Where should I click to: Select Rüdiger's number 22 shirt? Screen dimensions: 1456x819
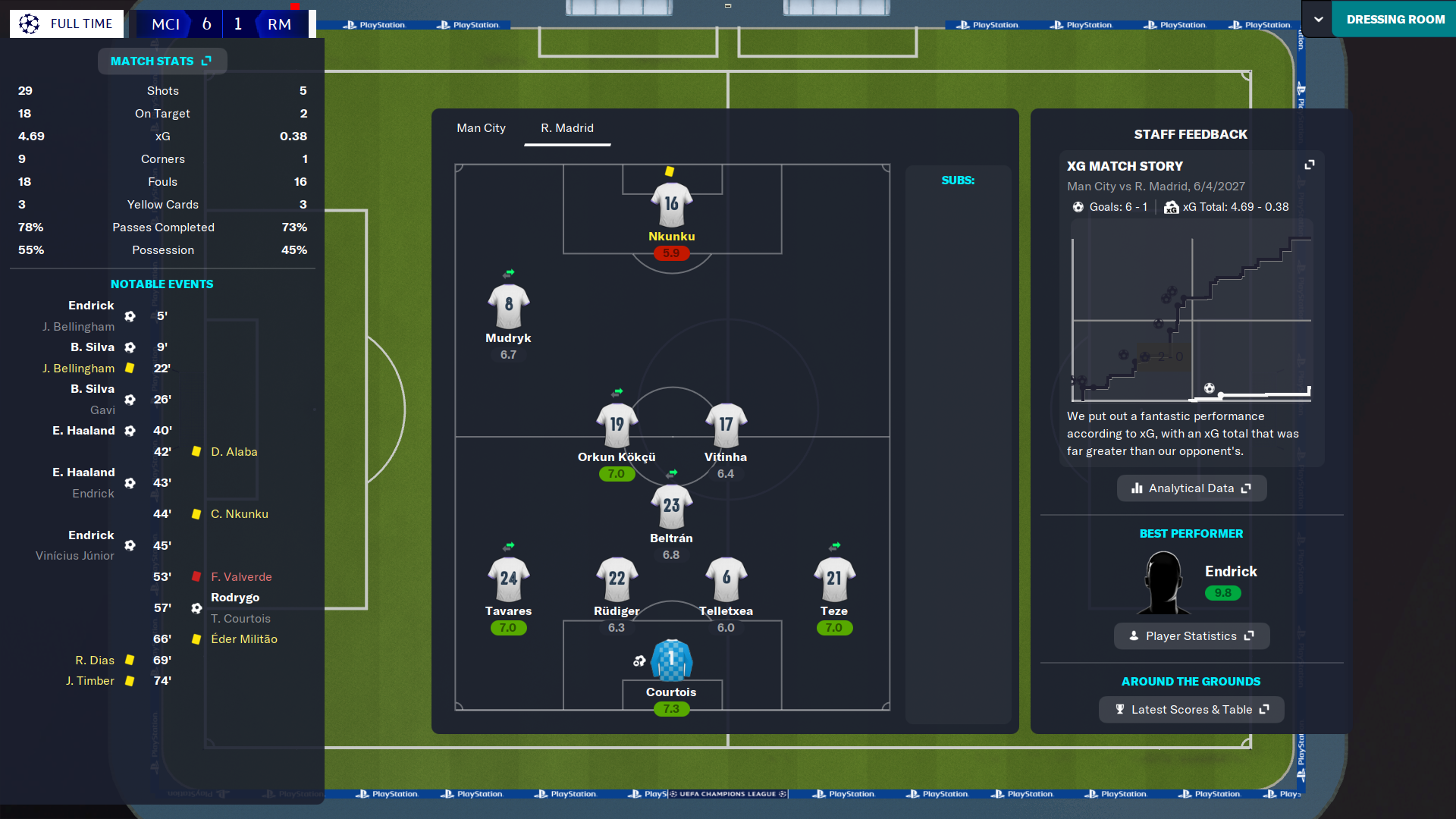click(617, 579)
